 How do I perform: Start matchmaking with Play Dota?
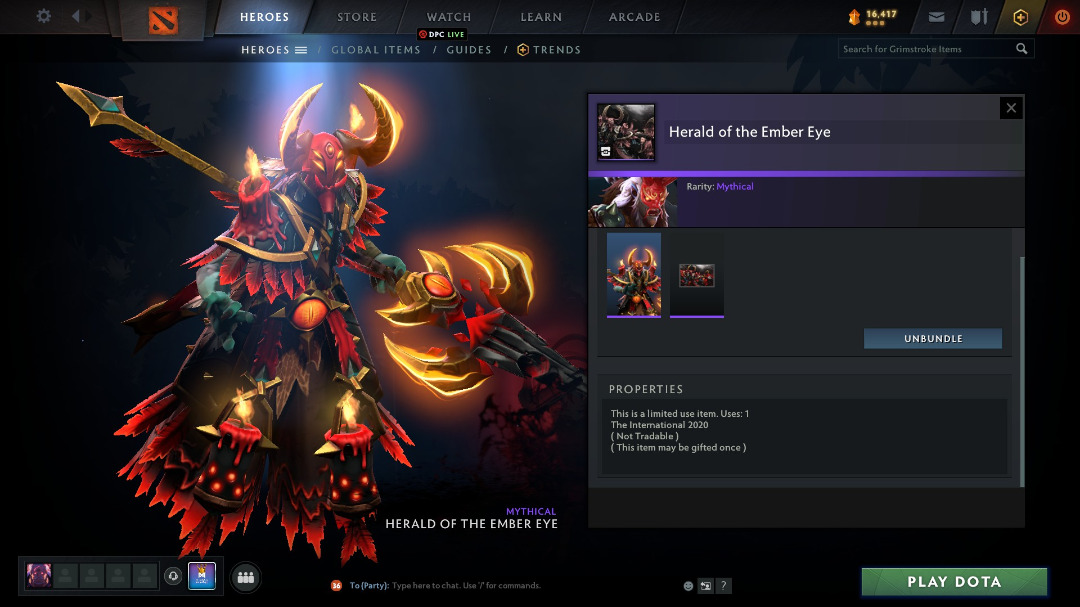[x=954, y=582]
